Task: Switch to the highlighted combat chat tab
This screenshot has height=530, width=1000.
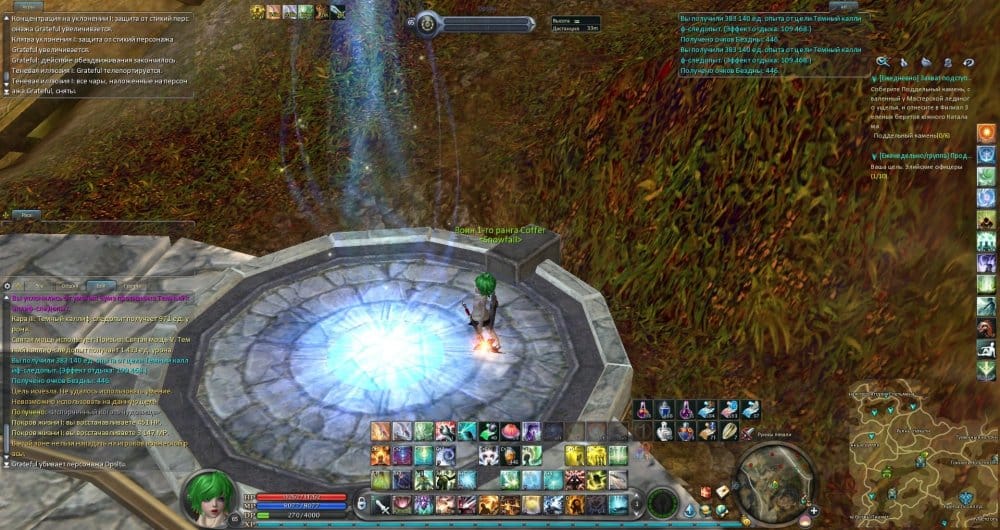Action: point(99,286)
